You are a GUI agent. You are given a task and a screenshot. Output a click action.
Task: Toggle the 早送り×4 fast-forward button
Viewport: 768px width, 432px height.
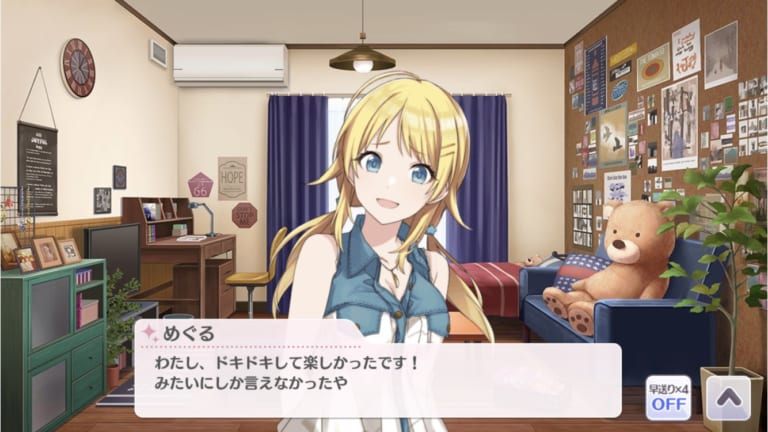(668, 397)
